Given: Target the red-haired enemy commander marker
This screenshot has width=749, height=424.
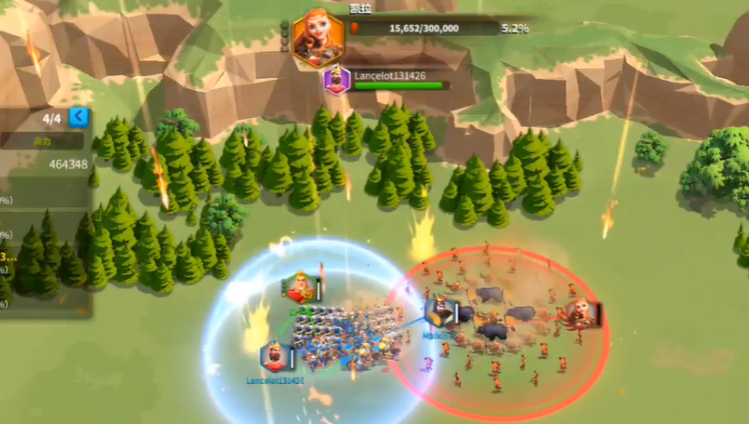Looking at the screenshot, I should click(582, 313).
